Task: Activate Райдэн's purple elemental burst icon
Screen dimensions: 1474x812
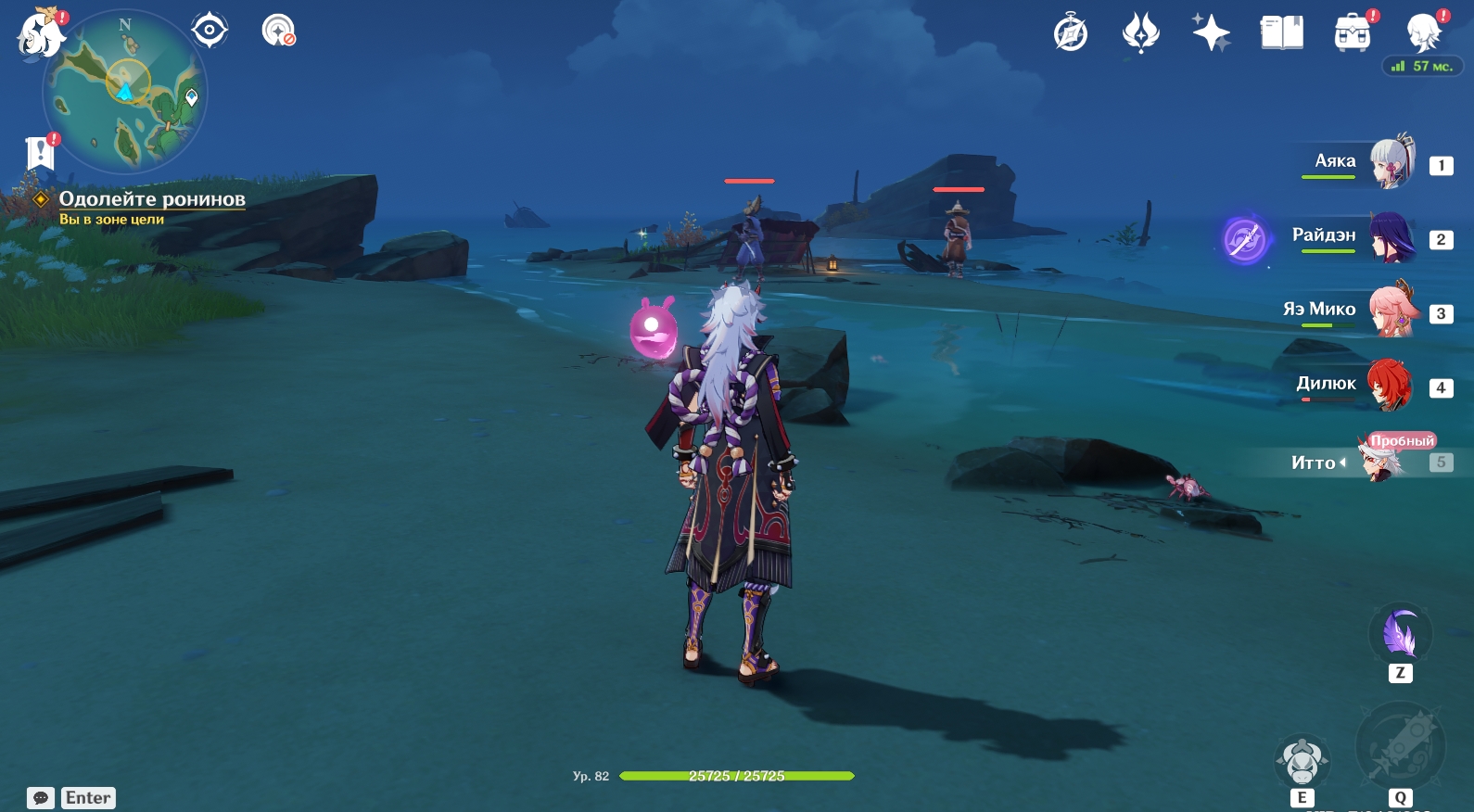Action: (x=1244, y=239)
